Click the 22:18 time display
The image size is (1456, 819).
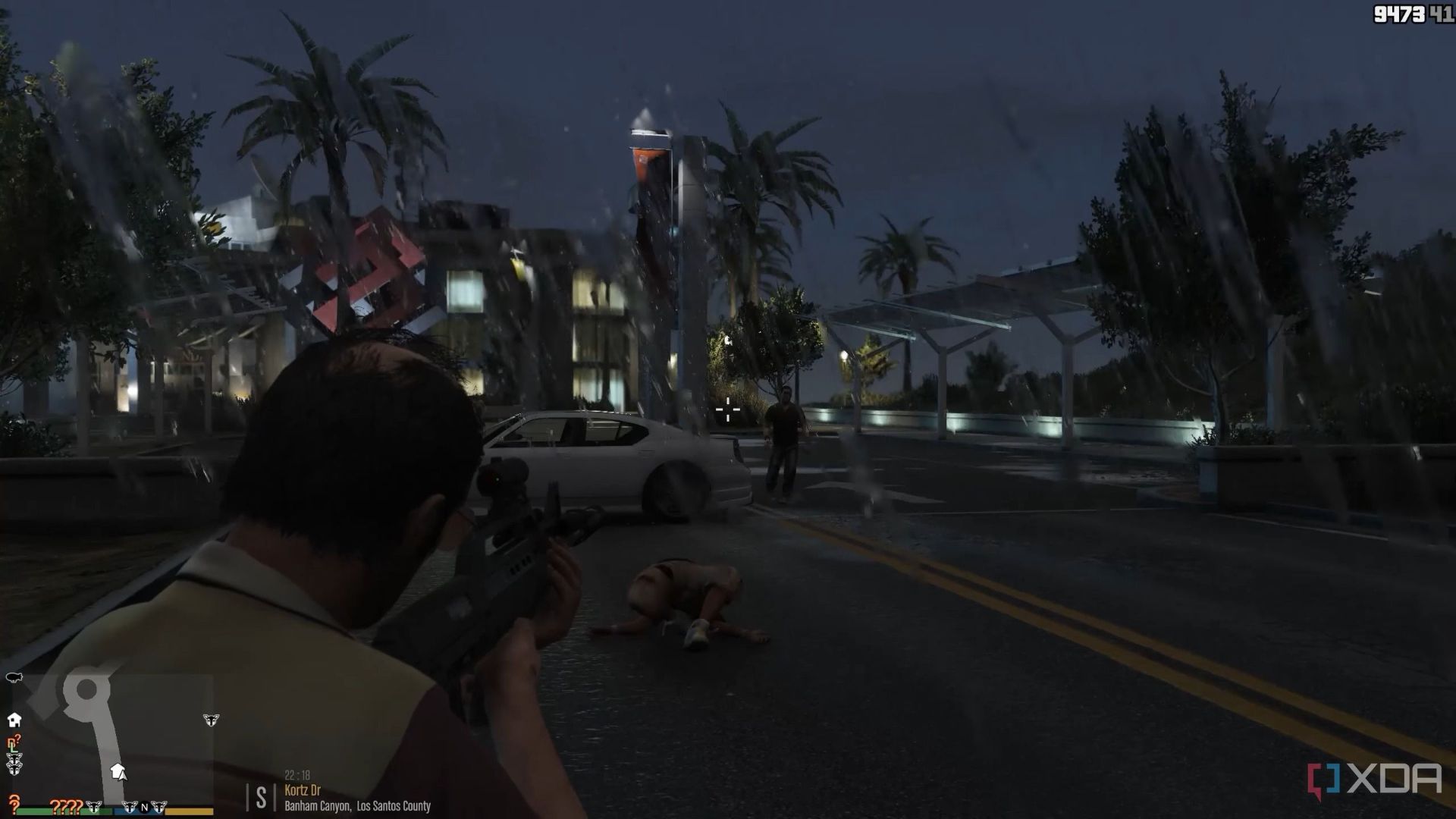(x=297, y=776)
